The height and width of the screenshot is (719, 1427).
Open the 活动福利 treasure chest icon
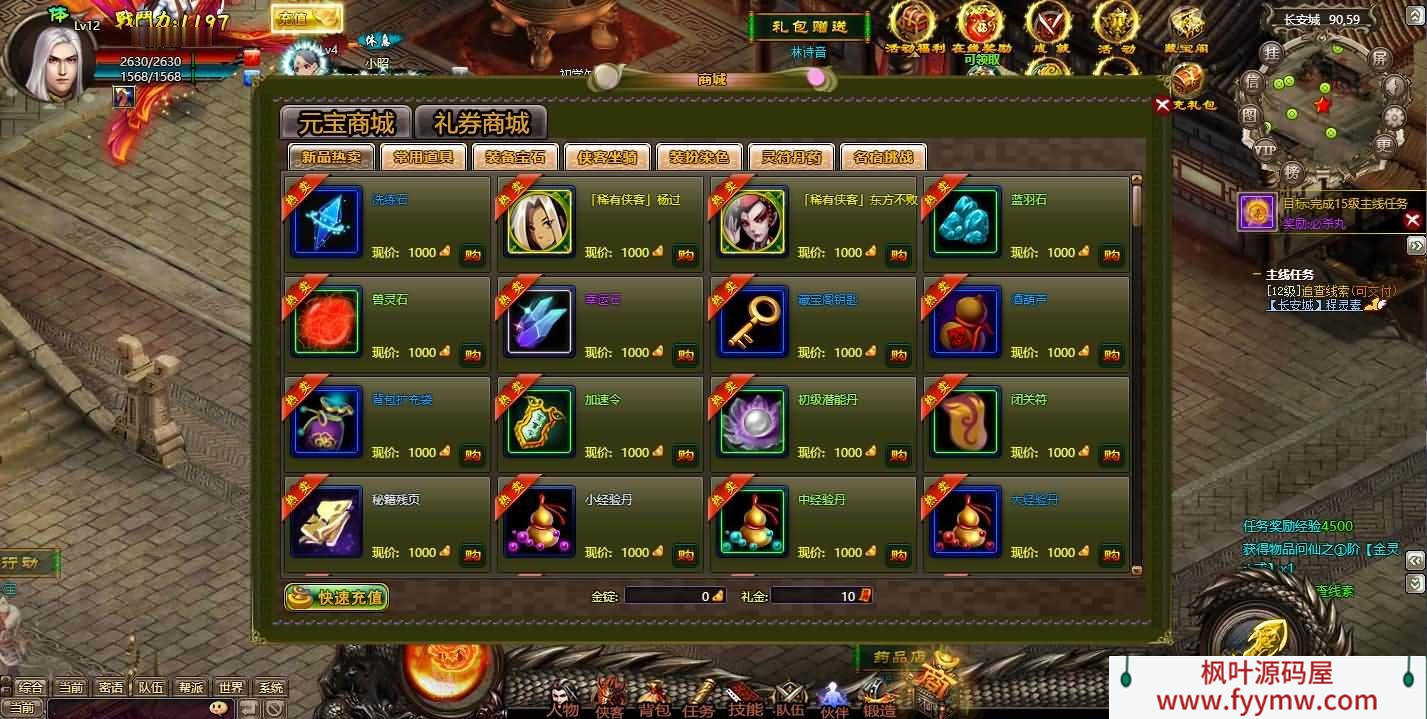point(913,24)
